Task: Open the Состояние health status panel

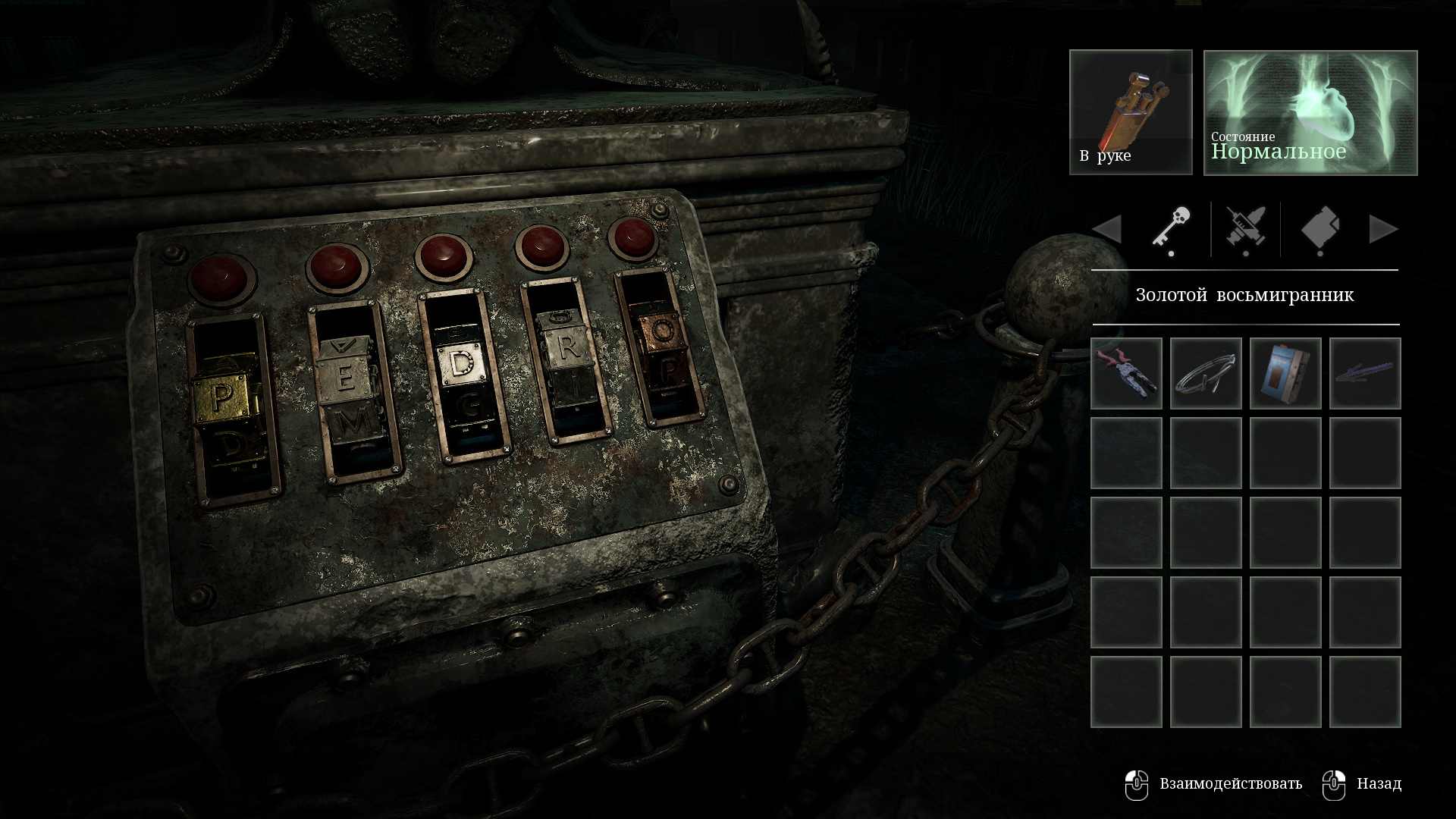Action: pos(1310,112)
